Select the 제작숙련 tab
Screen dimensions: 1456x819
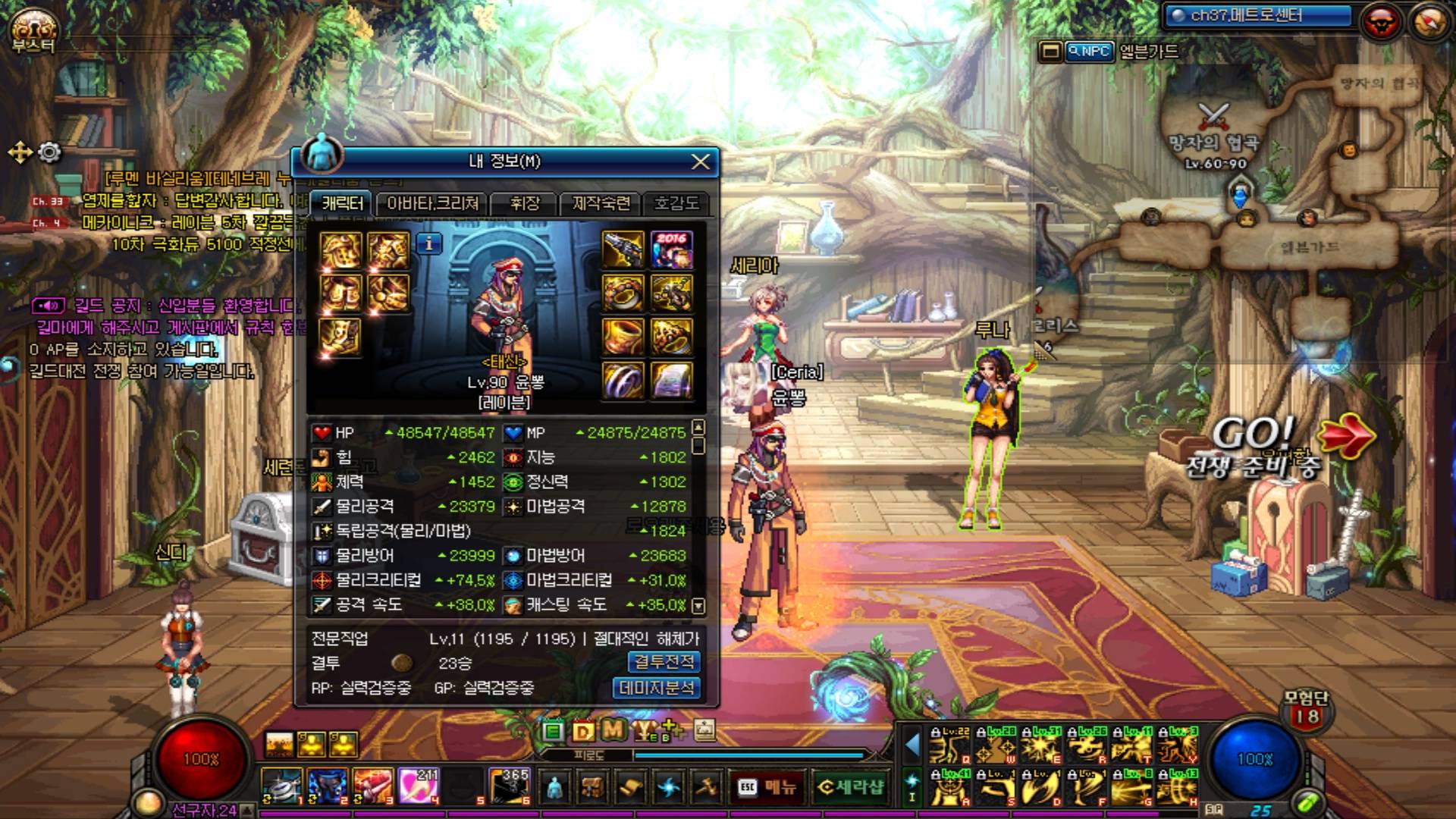(601, 203)
